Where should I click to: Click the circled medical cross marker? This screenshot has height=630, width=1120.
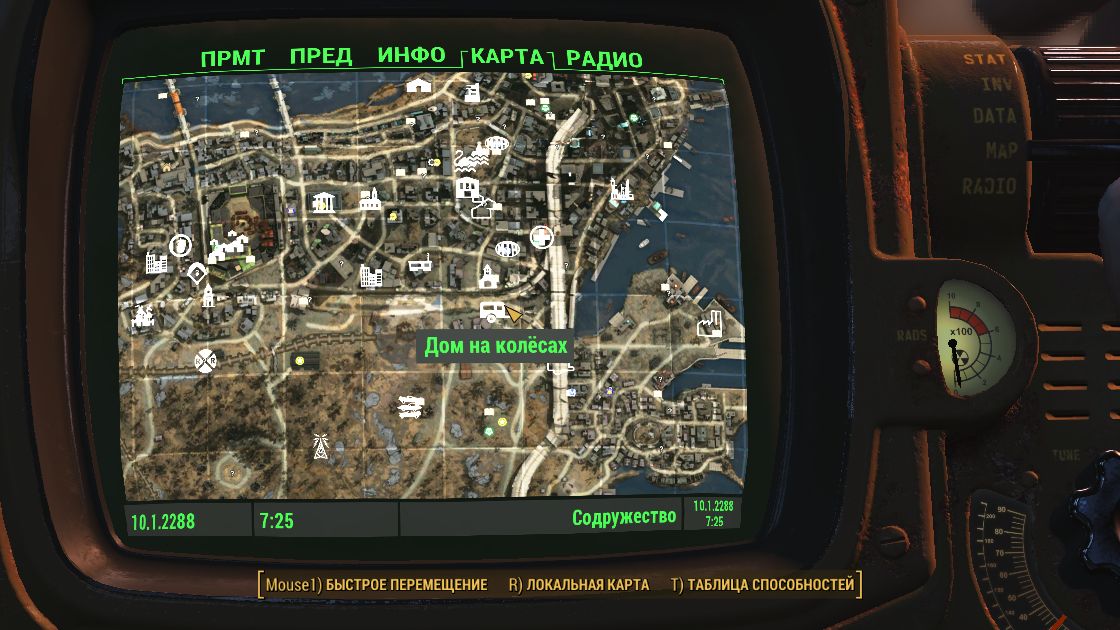(540, 237)
